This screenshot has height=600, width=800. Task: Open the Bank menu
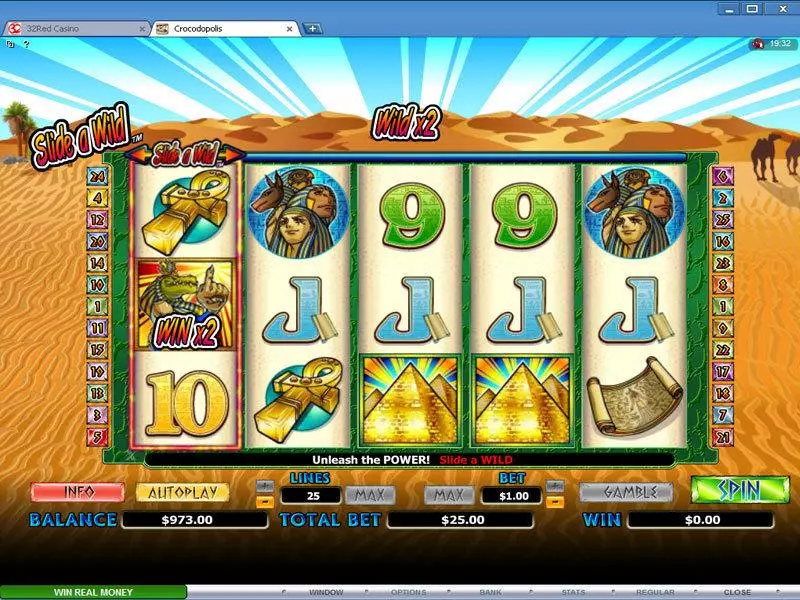[x=490, y=592]
